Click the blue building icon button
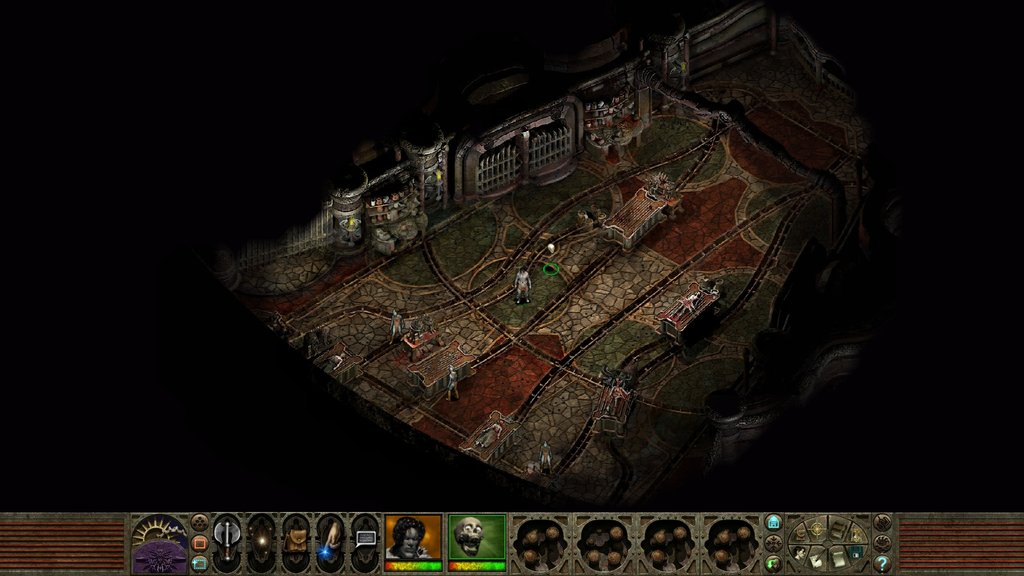Screen dimensions: 1024x576 coord(773,523)
